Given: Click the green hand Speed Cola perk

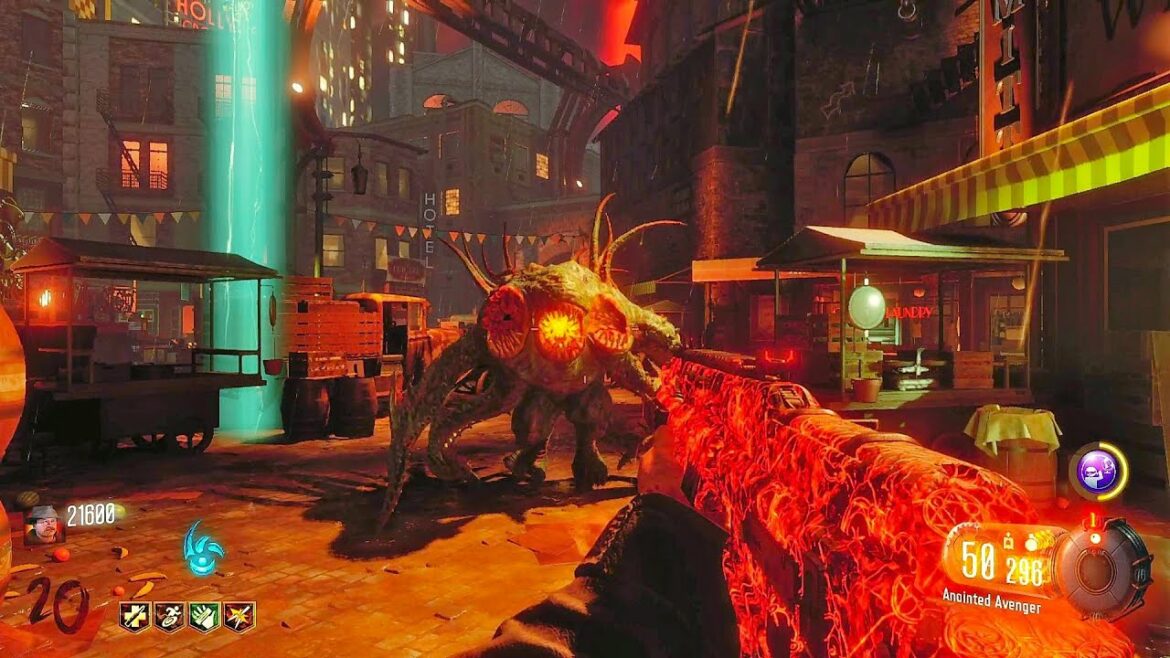Looking at the screenshot, I should [x=204, y=616].
